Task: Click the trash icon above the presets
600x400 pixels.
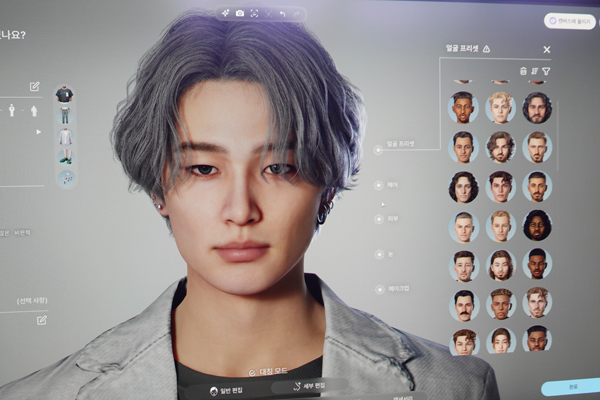Action: click(522, 71)
